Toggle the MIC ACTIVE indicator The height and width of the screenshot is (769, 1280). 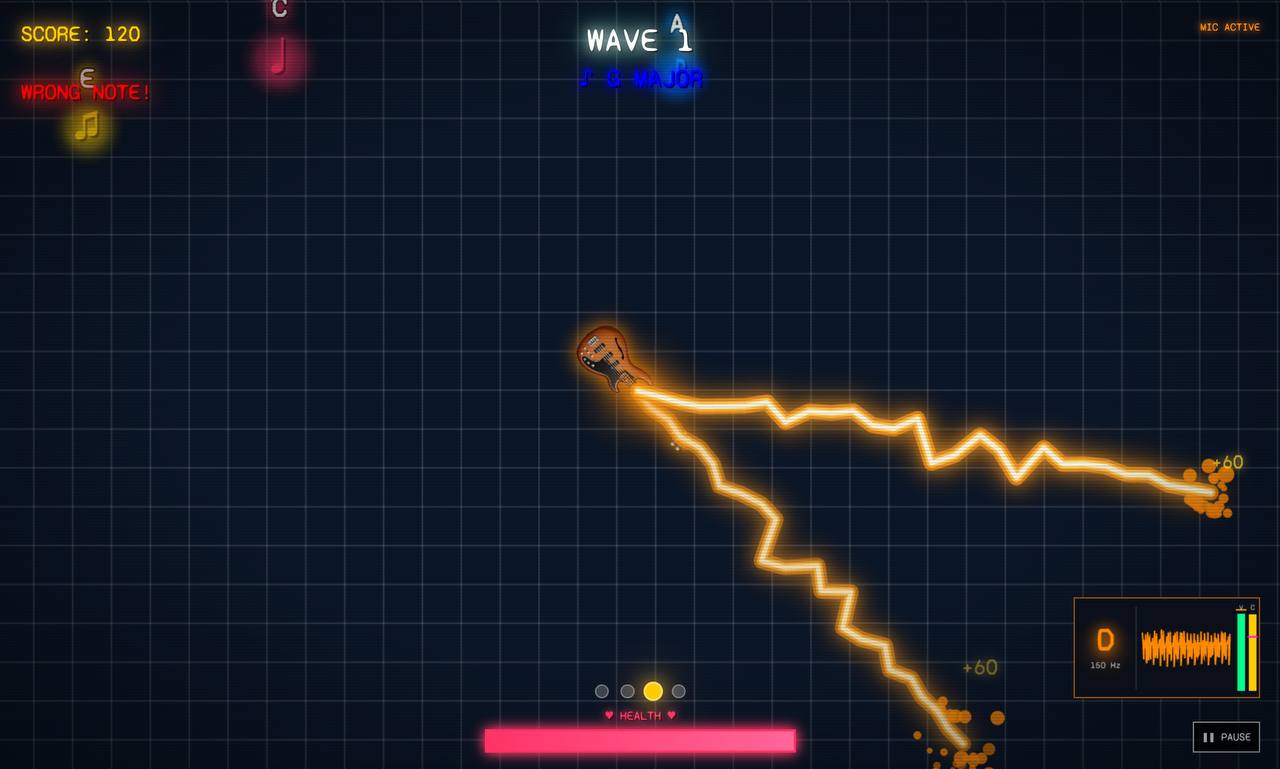(x=1228, y=27)
